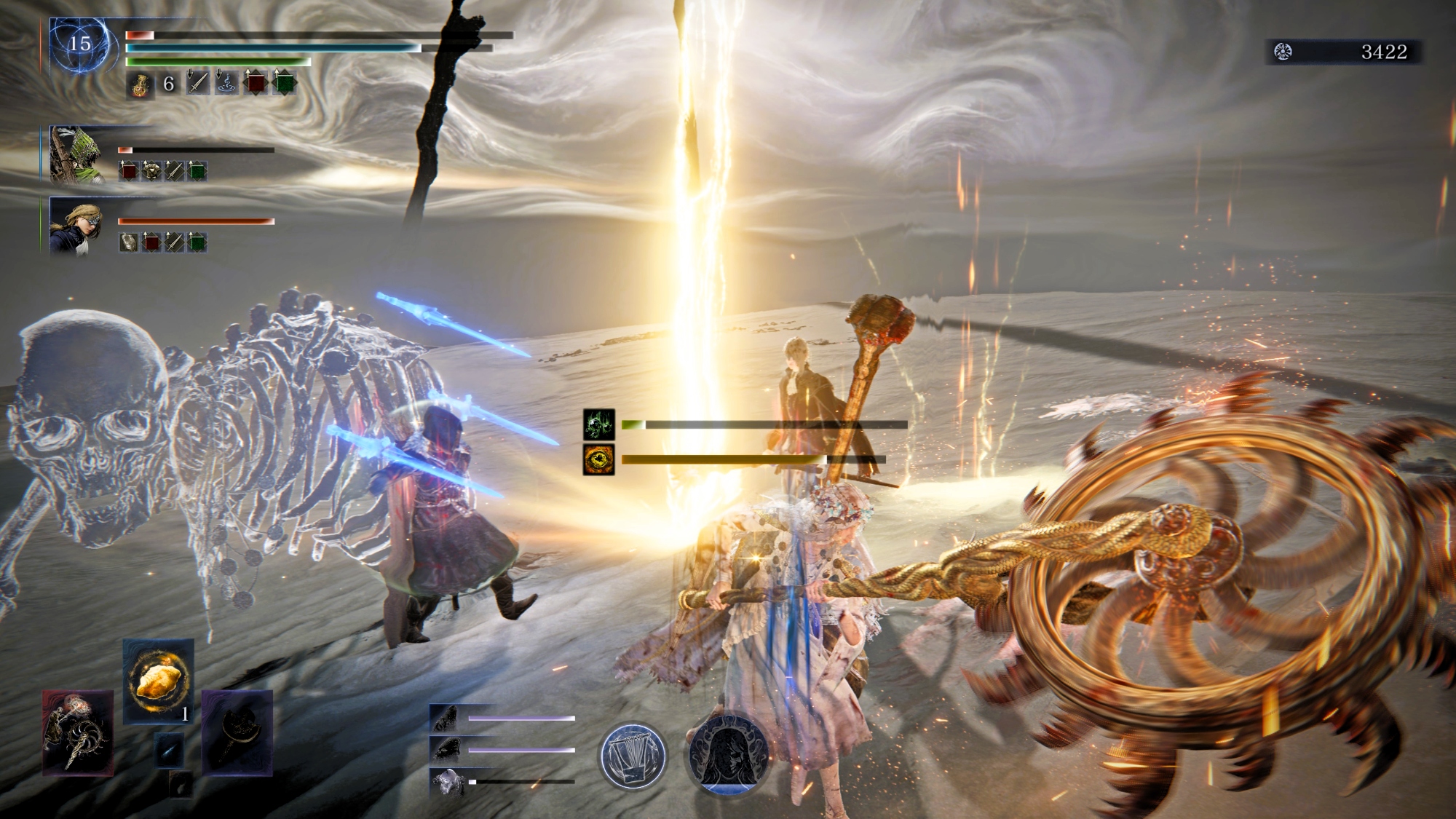Click the blue swirl debuff icon
This screenshot has width=1456, height=819.
[x=226, y=83]
